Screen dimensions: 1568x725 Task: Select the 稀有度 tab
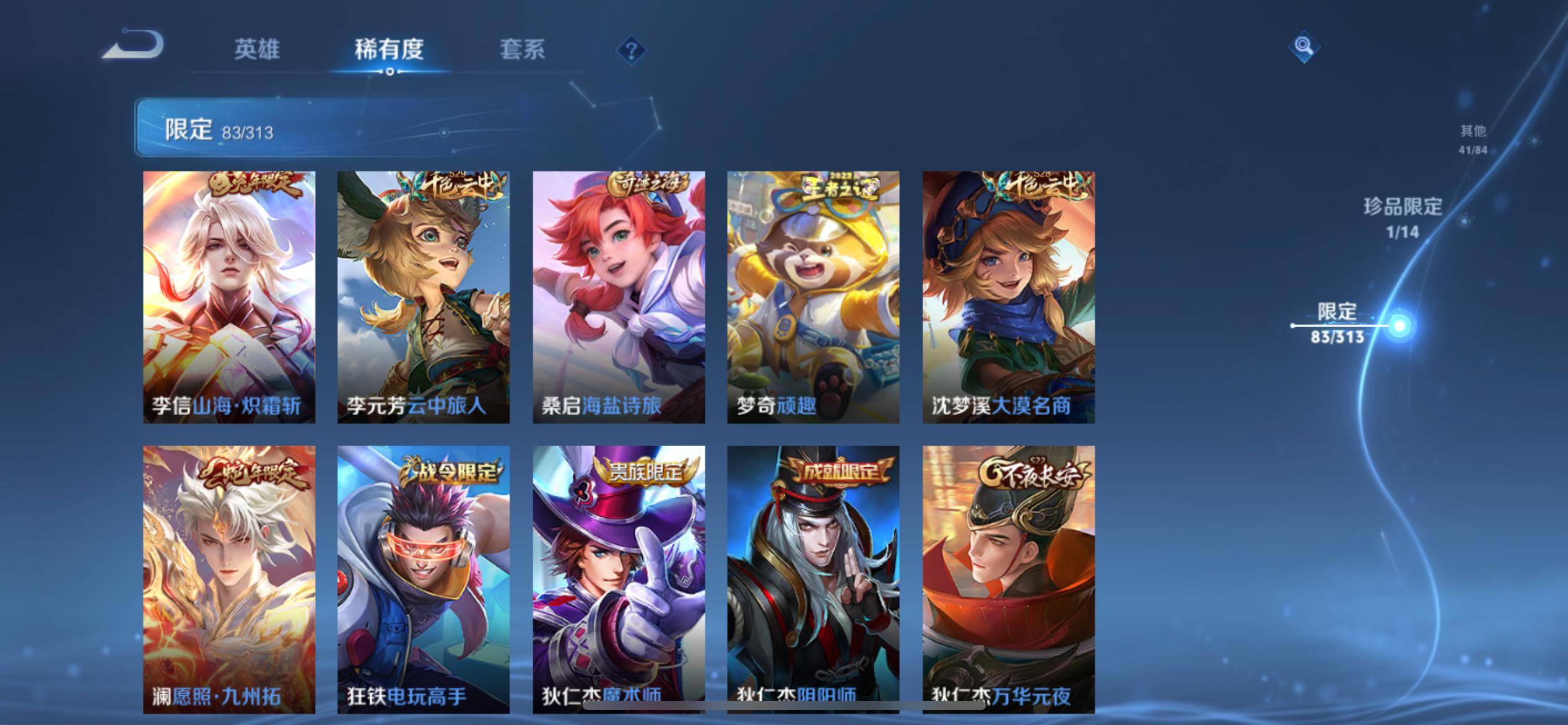point(389,50)
